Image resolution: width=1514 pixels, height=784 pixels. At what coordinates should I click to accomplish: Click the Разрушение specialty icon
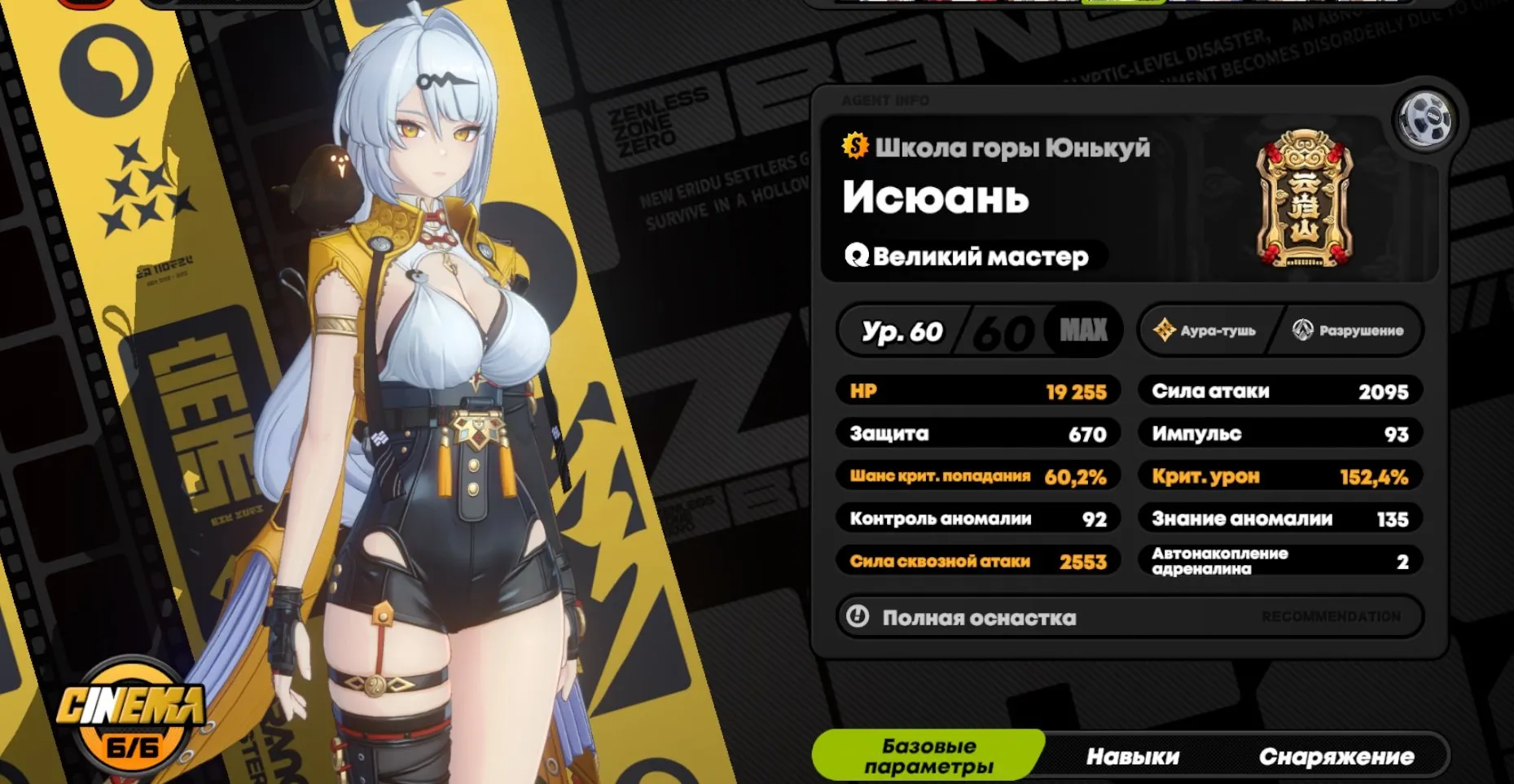(x=1301, y=331)
